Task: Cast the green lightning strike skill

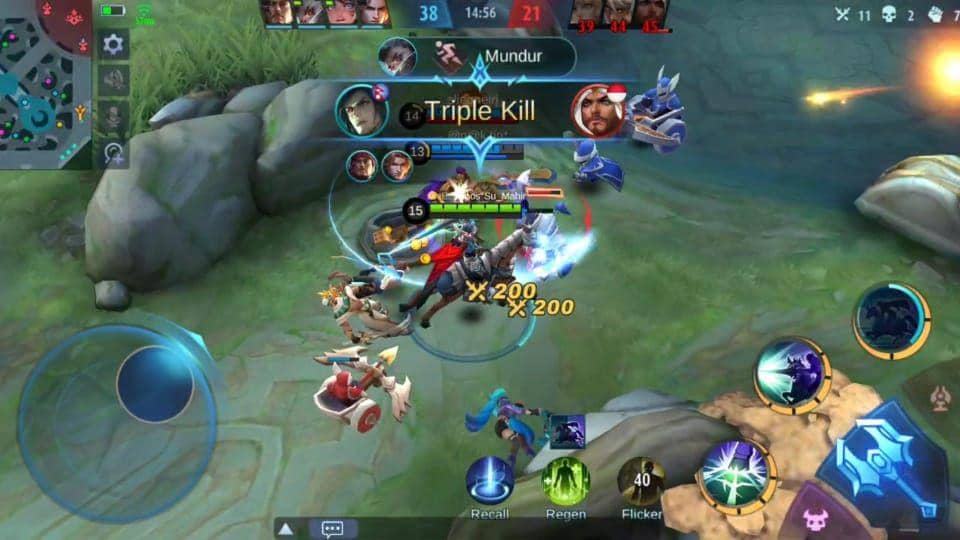Action: pyautogui.click(x=738, y=476)
